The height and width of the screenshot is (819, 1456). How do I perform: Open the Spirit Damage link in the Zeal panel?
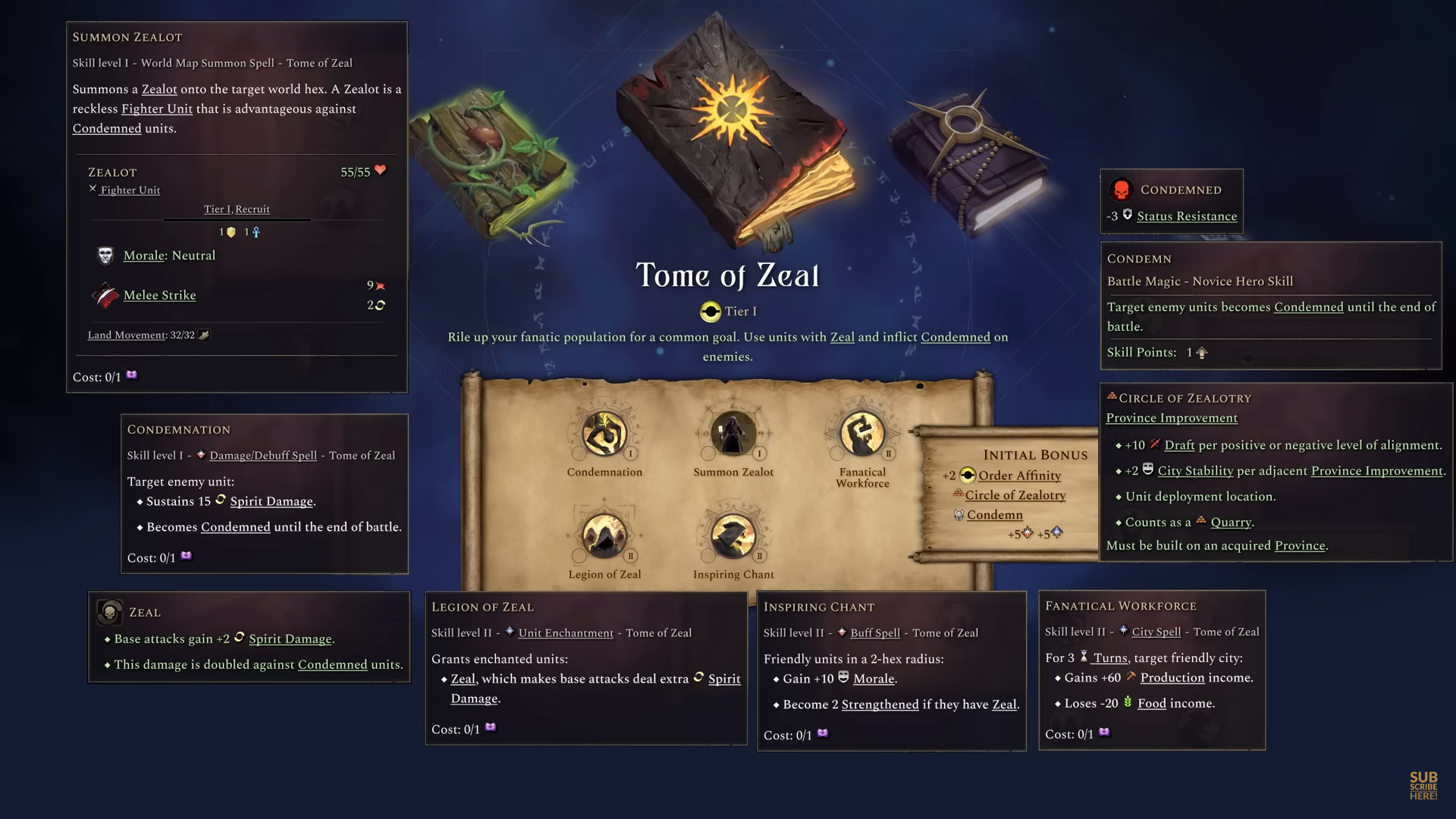tap(292, 639)
